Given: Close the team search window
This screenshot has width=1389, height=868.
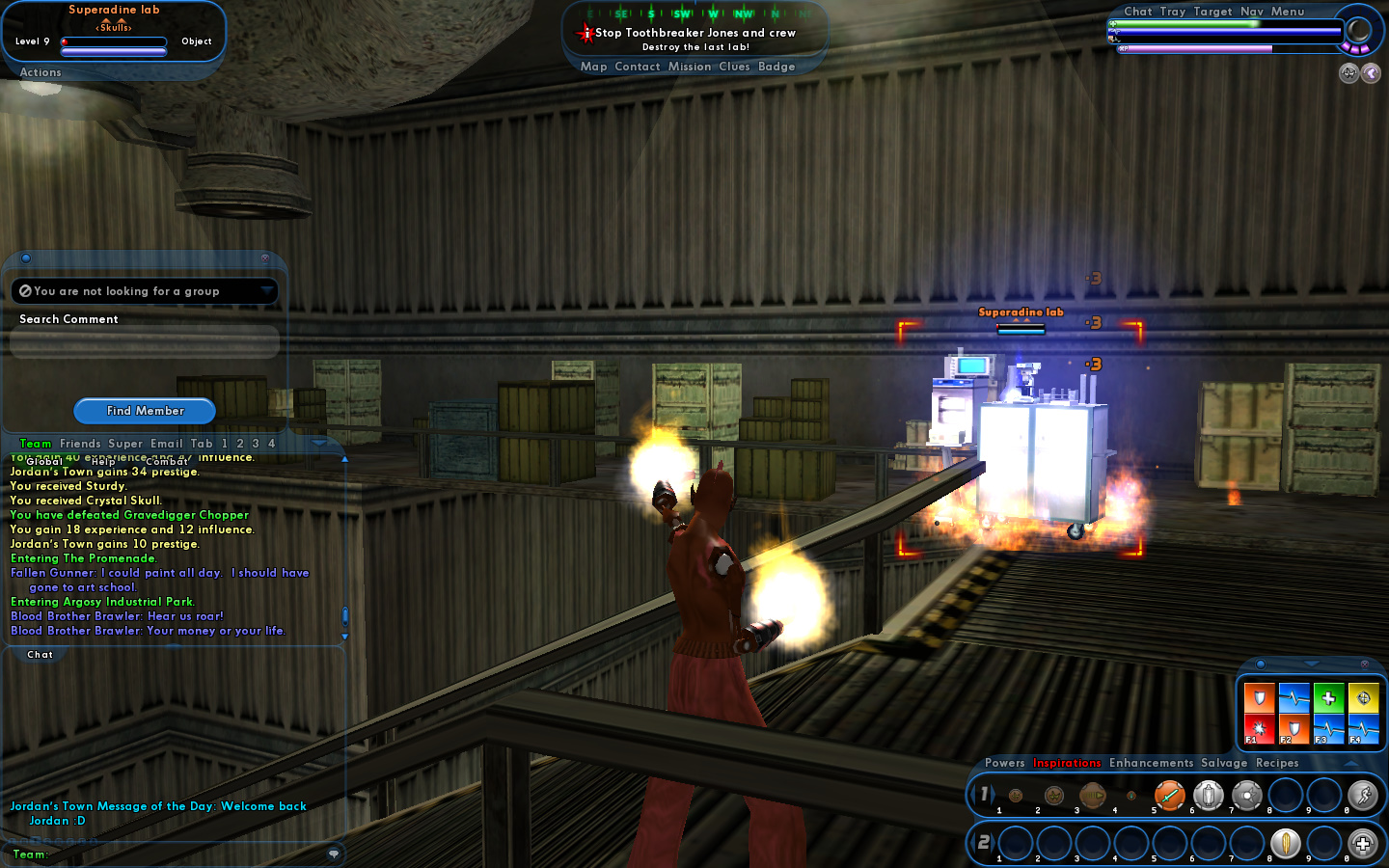Looking at the screenshot, I should 265,258.
